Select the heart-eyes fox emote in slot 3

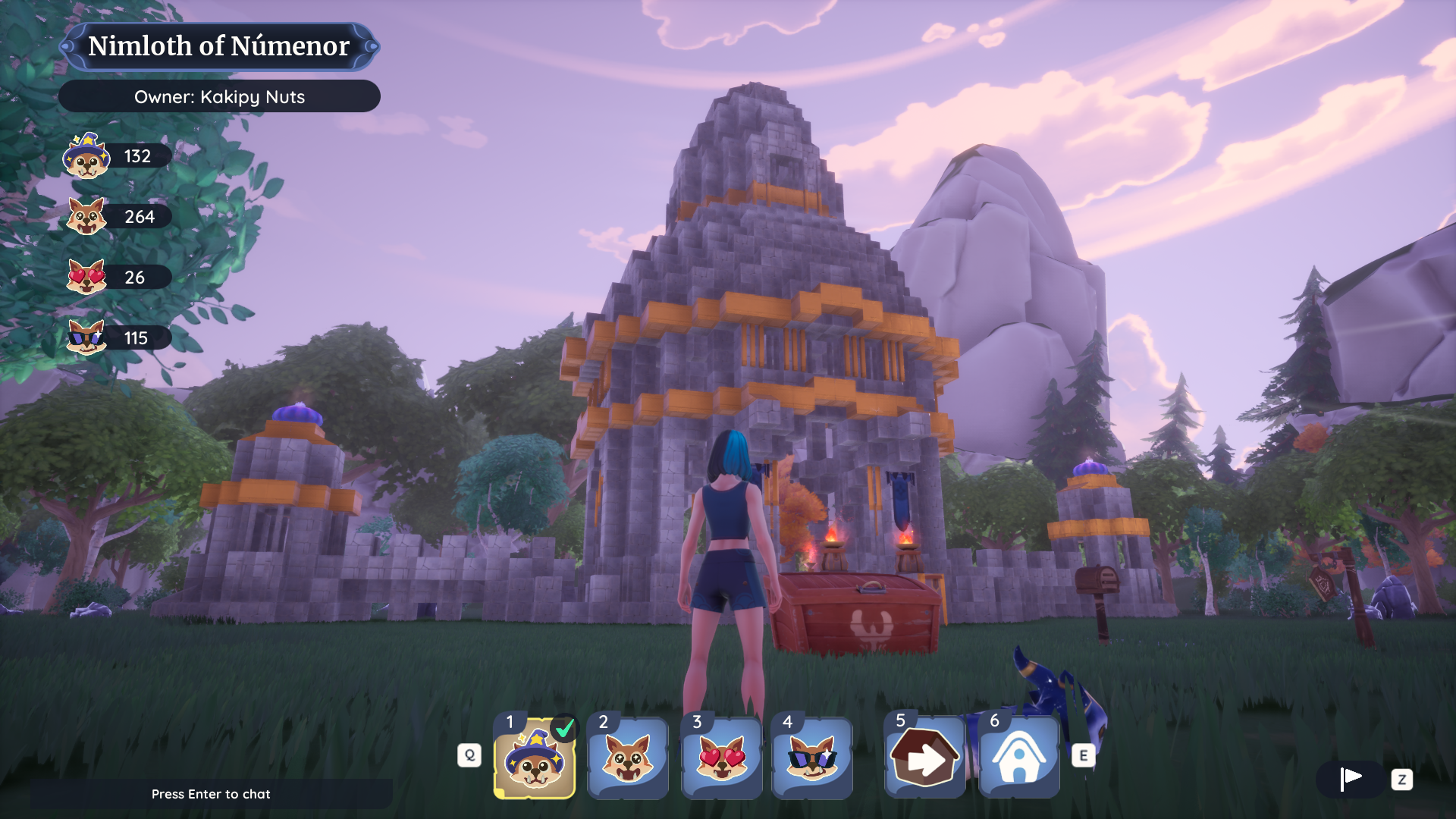point(721,758)
